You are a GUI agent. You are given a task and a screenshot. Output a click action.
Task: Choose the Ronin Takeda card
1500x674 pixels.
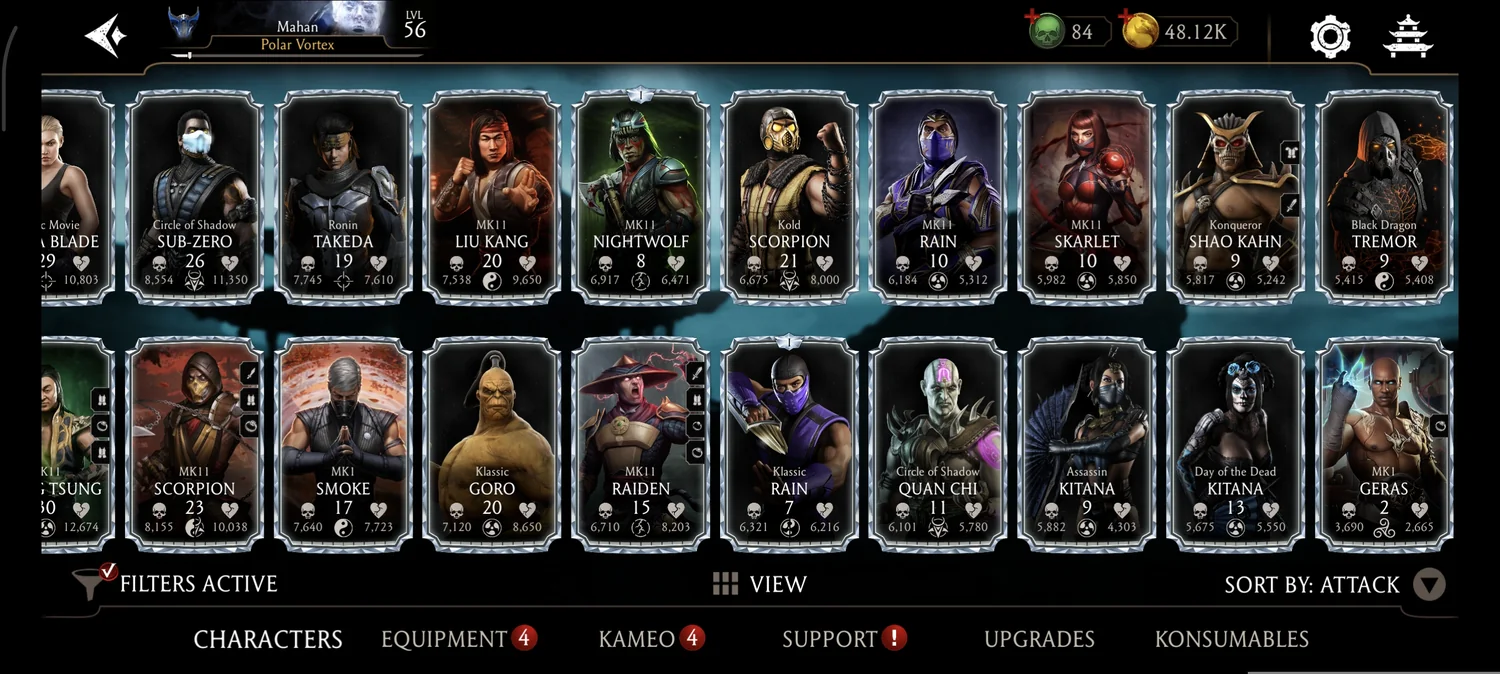coord(343,195)
